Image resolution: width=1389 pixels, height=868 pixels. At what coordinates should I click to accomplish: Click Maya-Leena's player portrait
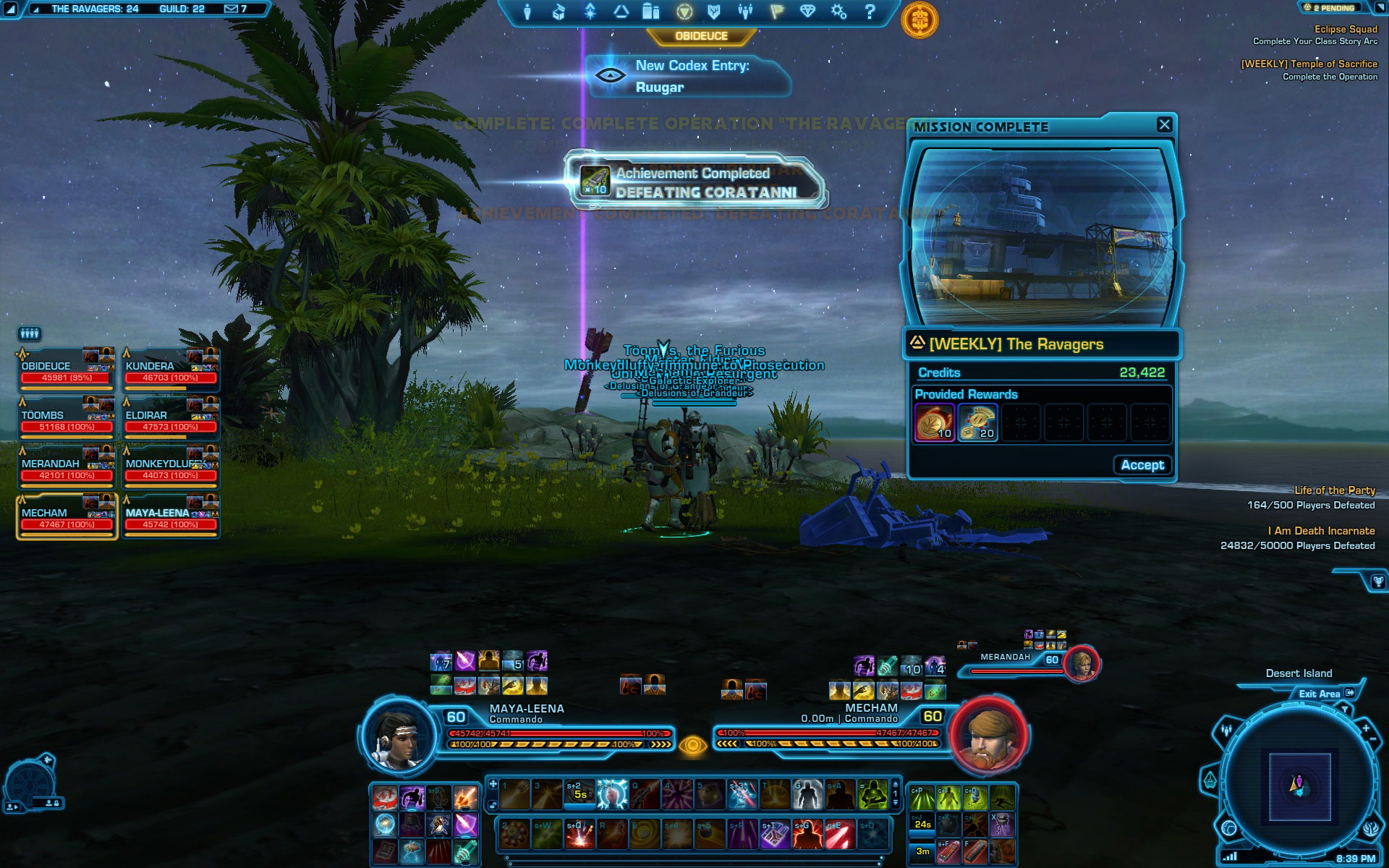(398, 736)
